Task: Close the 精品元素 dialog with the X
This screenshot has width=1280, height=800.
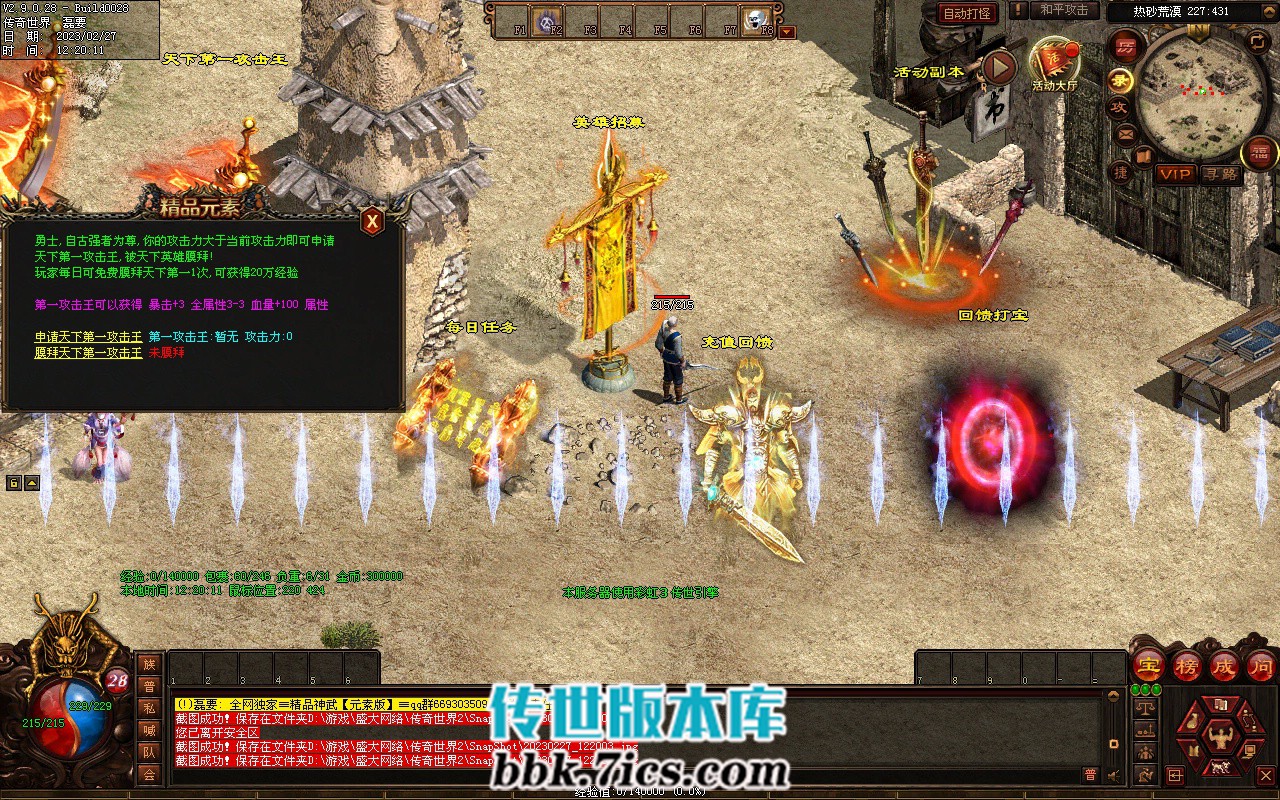Action: (372, 221)
